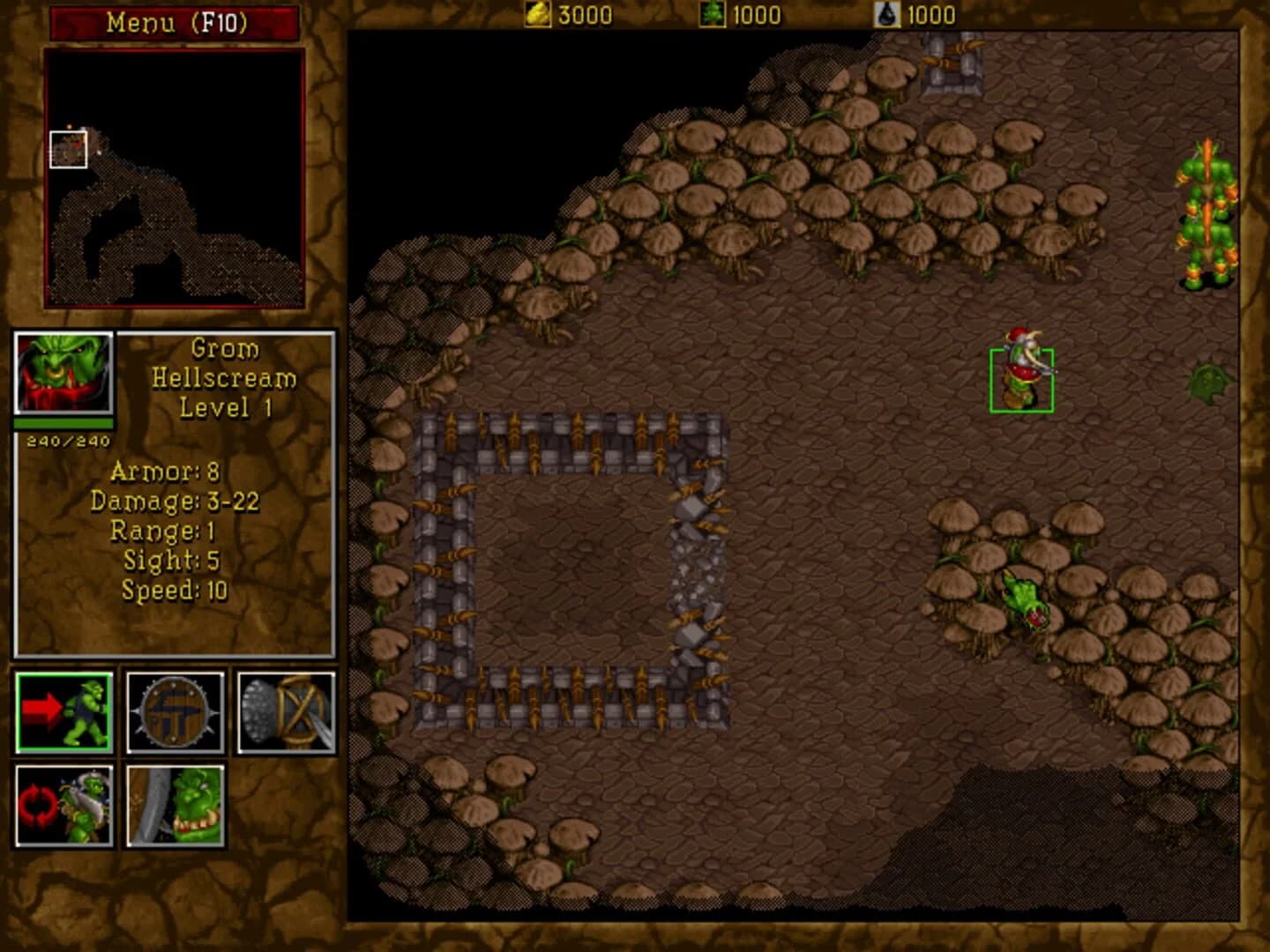Click the gold resource icon

click(x=540, y=13)
